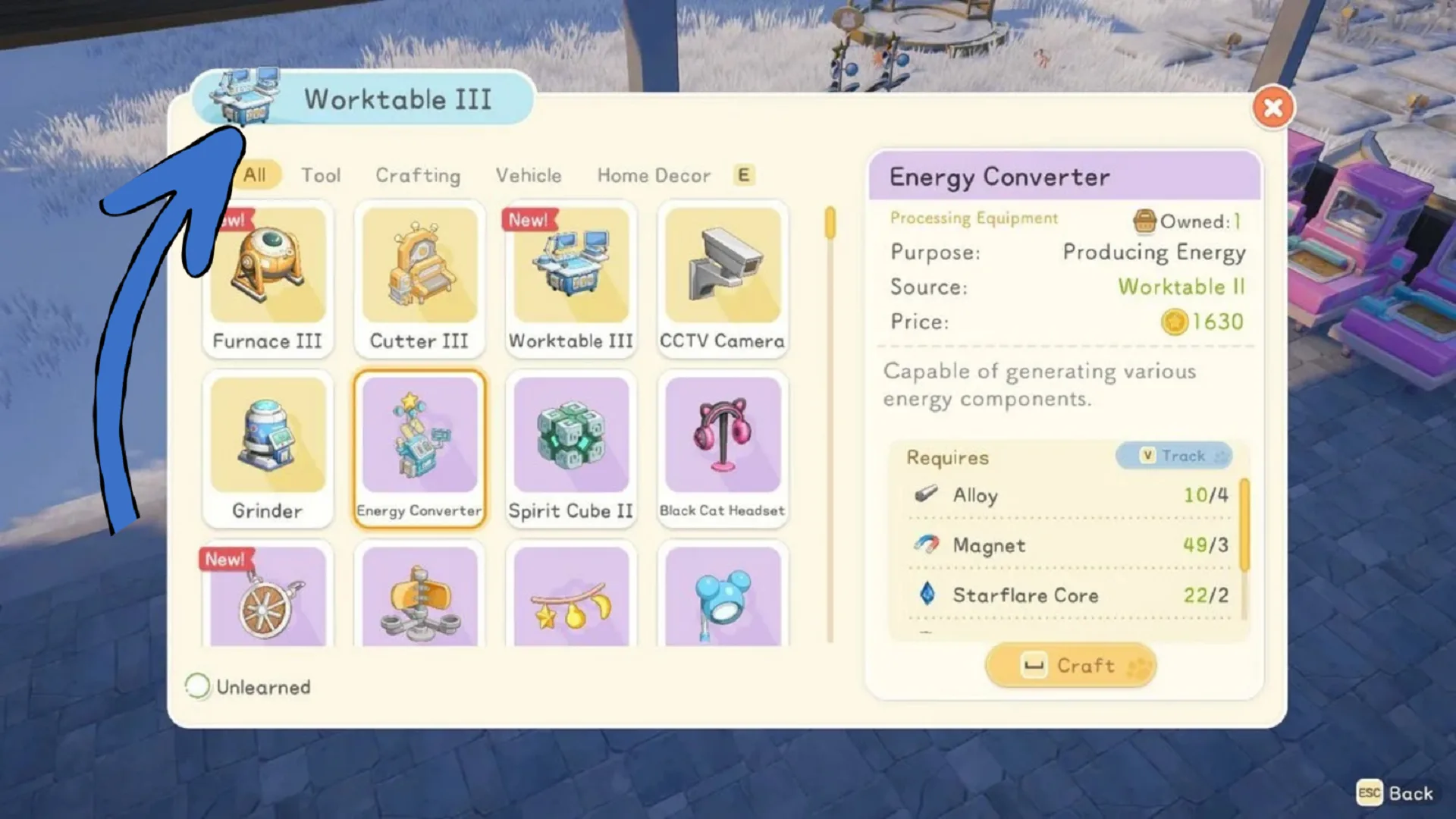The width and height of the screenshot is (1456, 819).
Task: Open the Crafting category tab
Action: tap(418, 175)
